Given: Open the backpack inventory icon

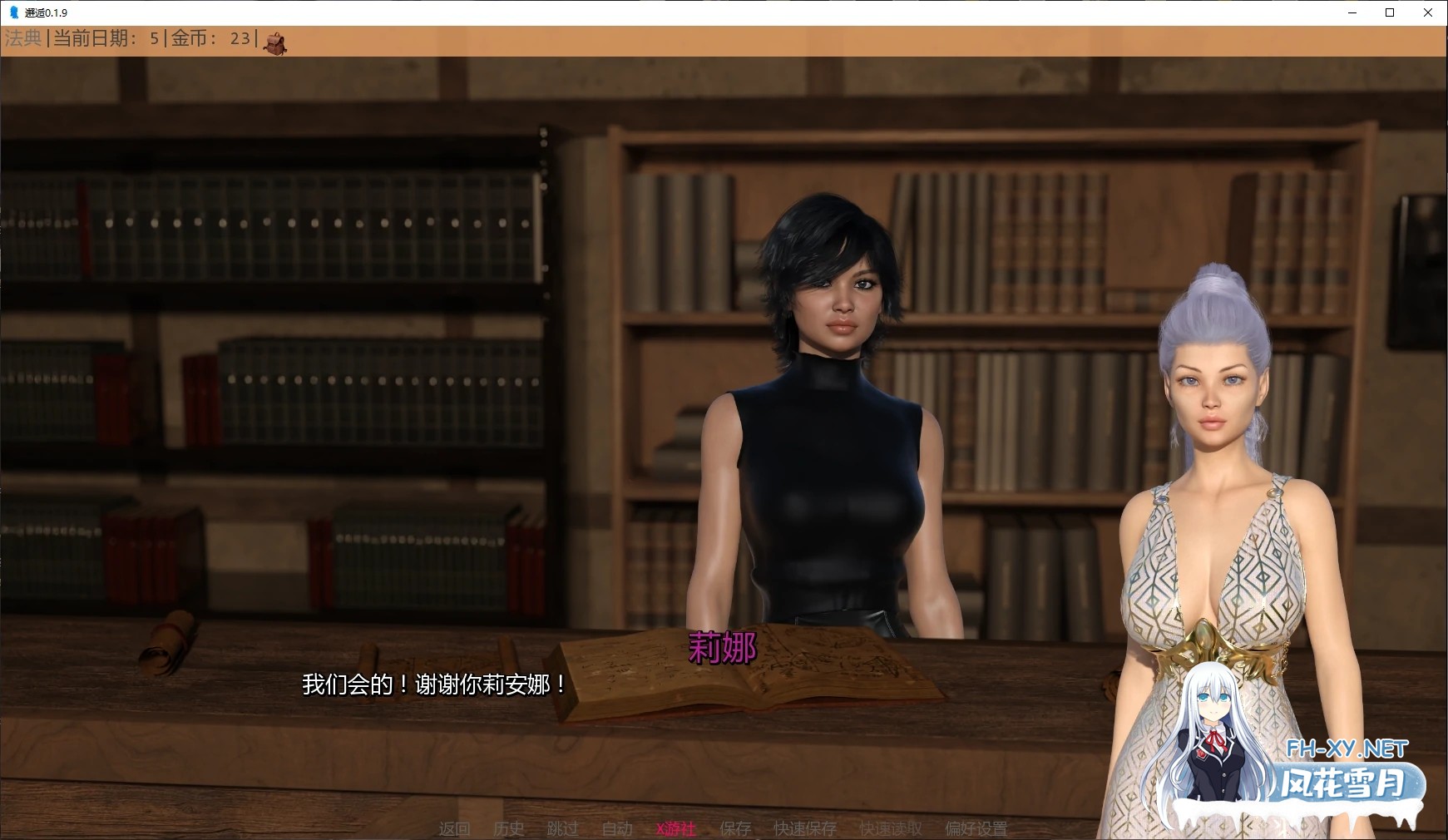Looking at the screenshot, I should click(276, 42).
